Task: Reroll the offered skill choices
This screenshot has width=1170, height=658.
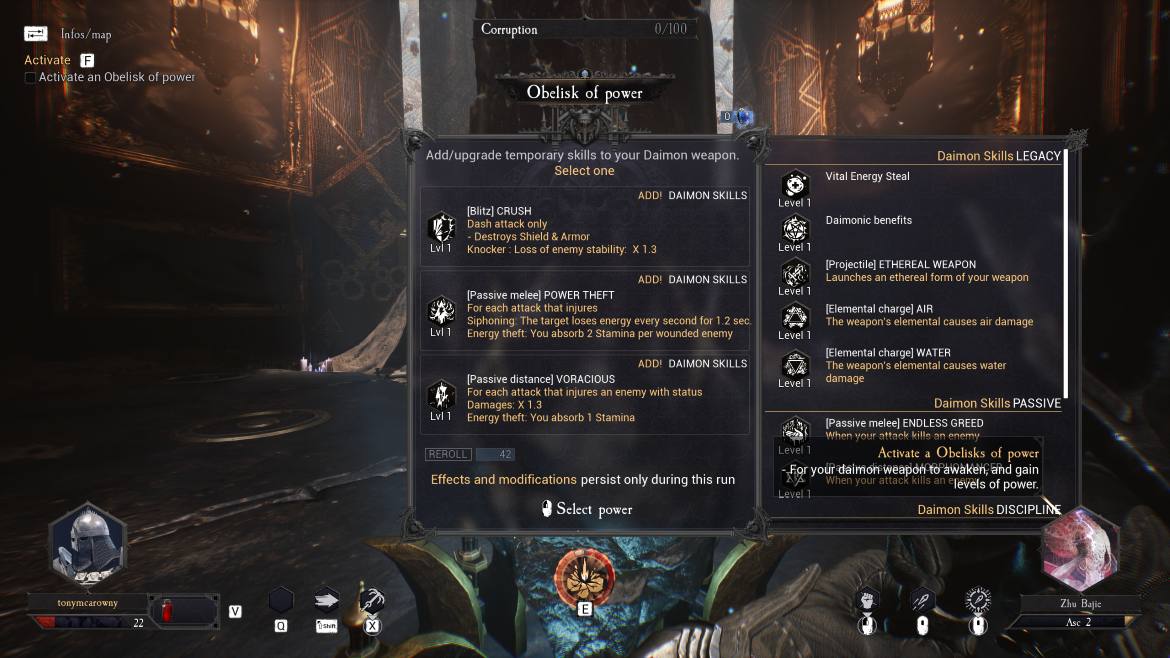Action: [x=448, y=454]
